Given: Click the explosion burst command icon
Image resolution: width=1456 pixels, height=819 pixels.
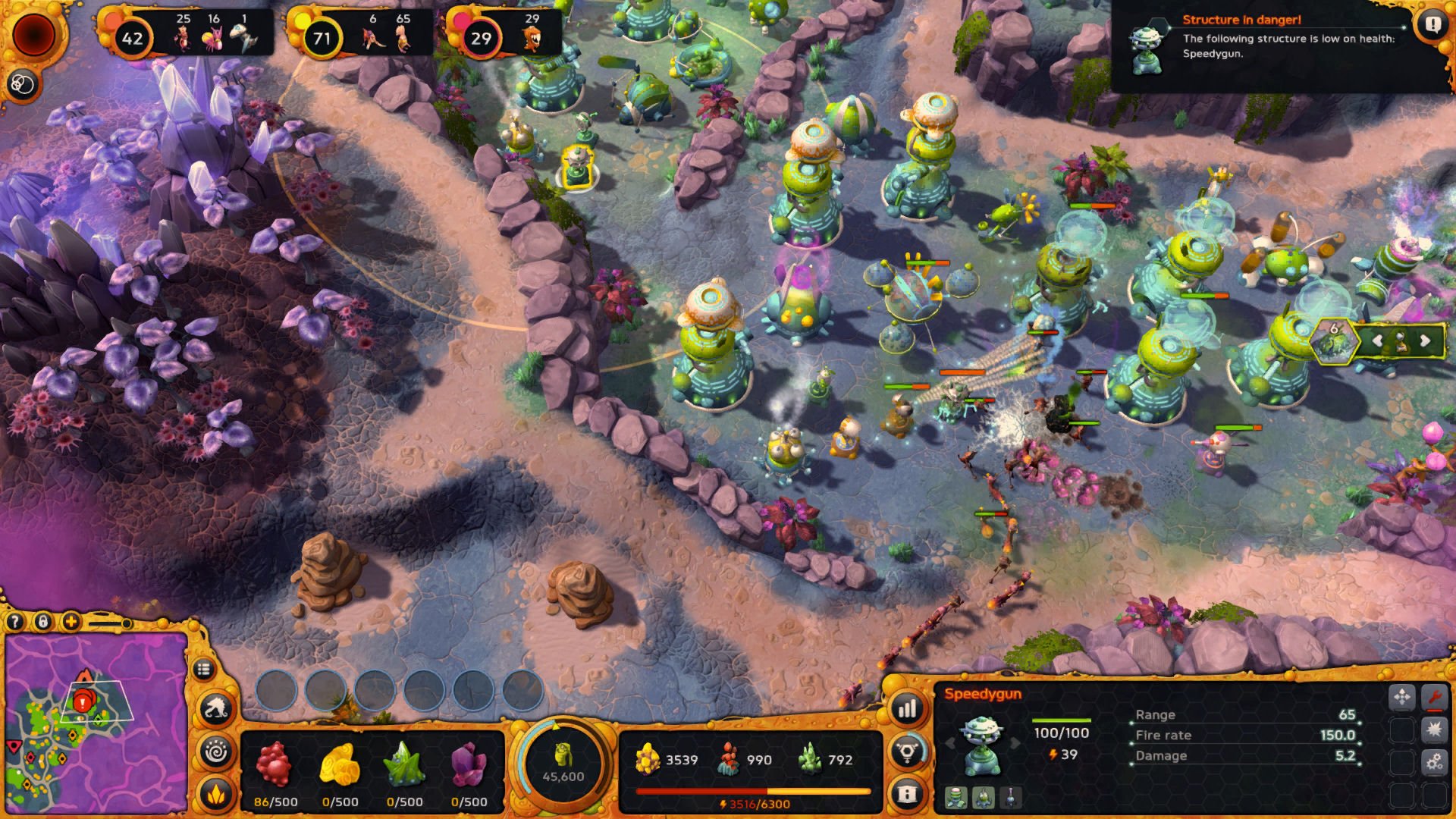Looking at the screenshot, I should tap(1434, 730).
